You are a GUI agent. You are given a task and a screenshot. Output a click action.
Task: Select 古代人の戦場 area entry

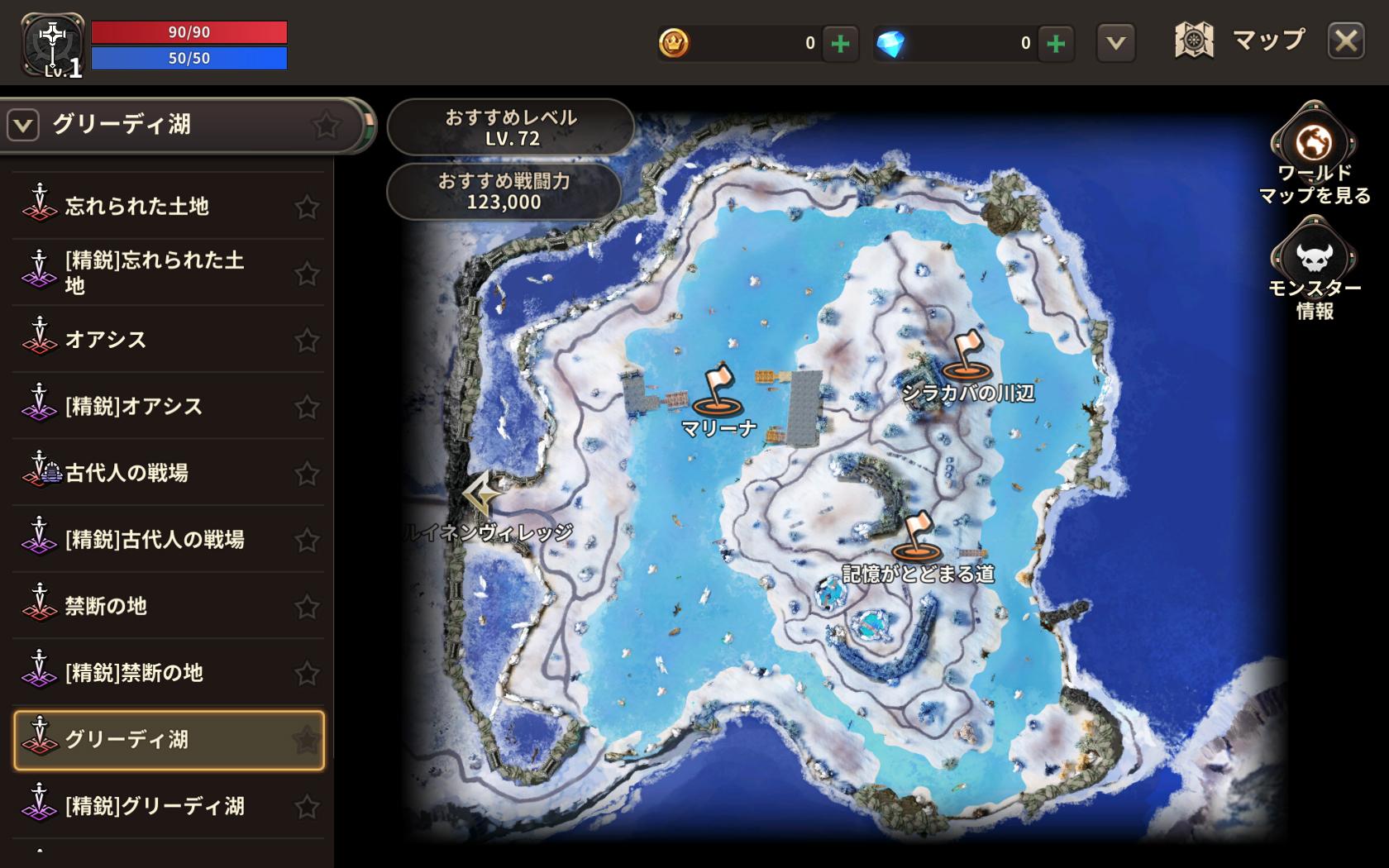coord(126,473)
